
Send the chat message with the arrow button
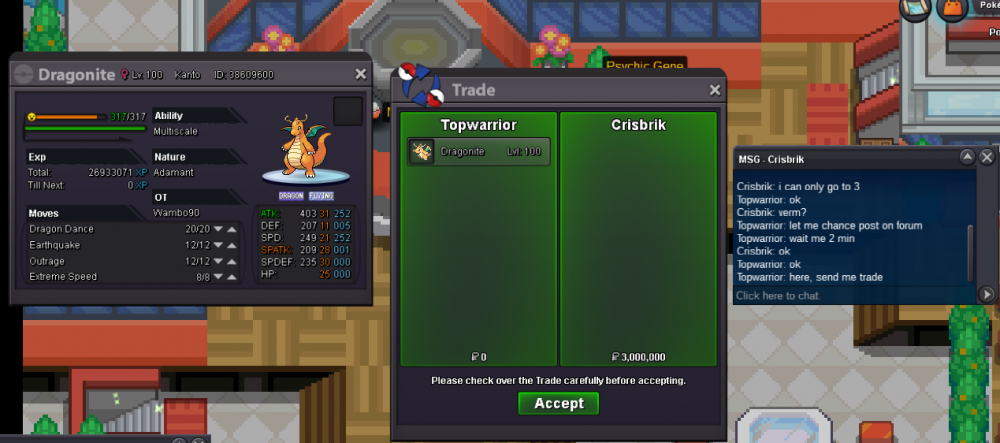pyautogui.click(x=986, y=295)
